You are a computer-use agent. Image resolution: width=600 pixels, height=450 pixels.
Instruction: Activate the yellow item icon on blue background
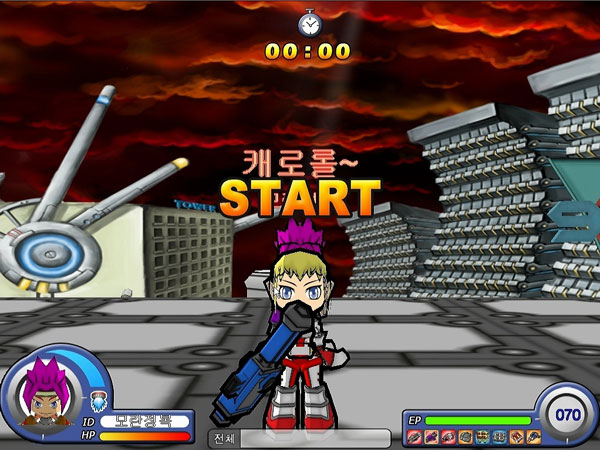(x=482, y=437)
